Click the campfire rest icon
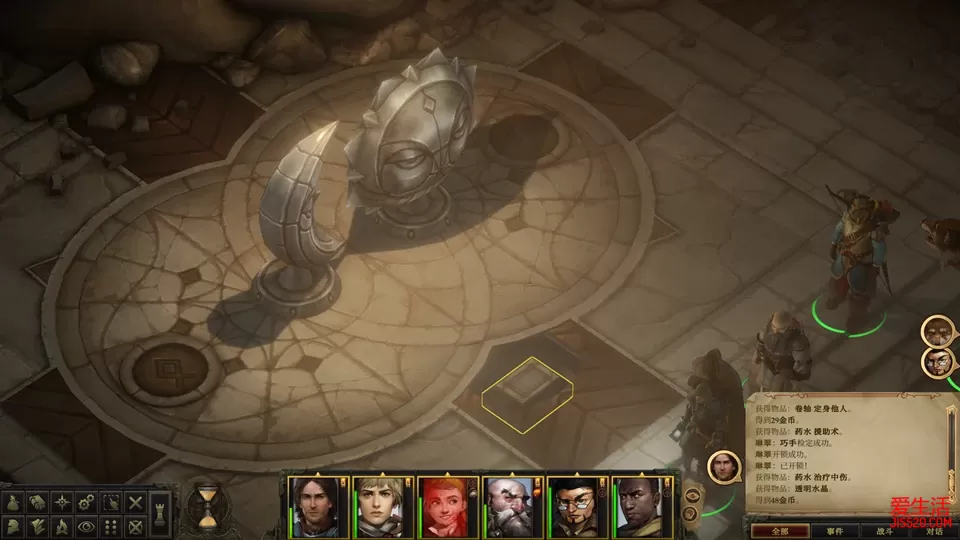The image size is (960, 540). [62, 525]
